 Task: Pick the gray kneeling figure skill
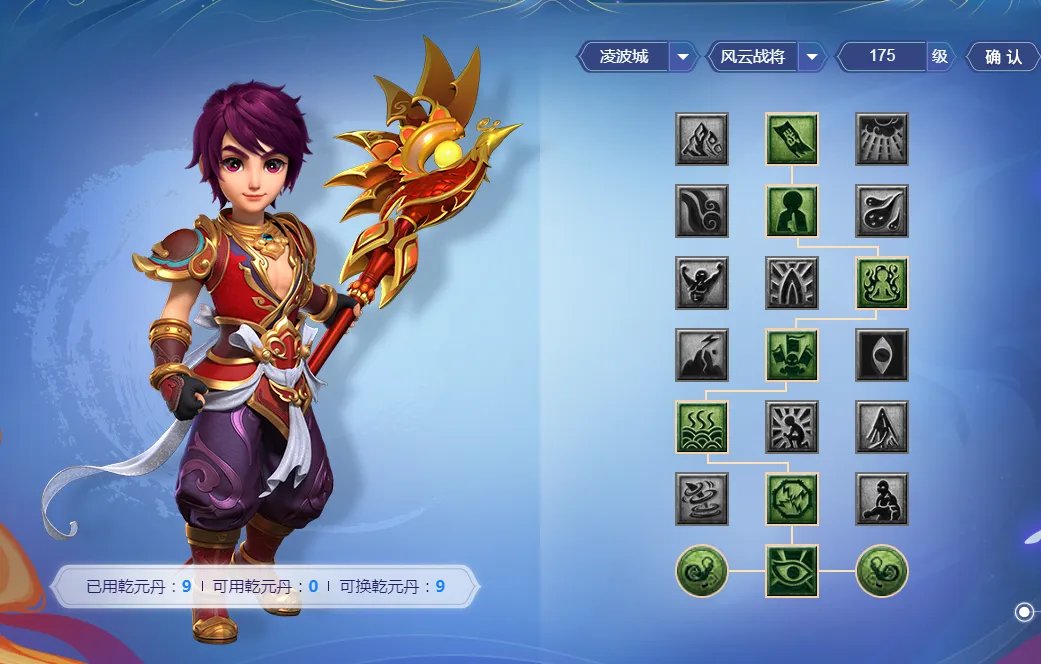792,427
